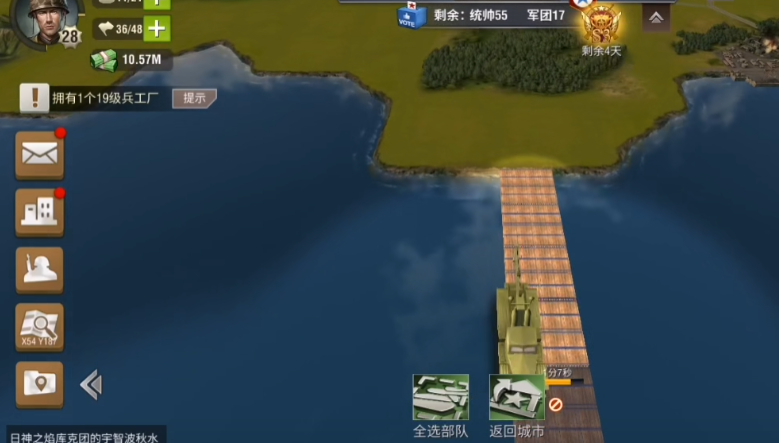Click the 提示 hint button

click(x=194, y=98)
